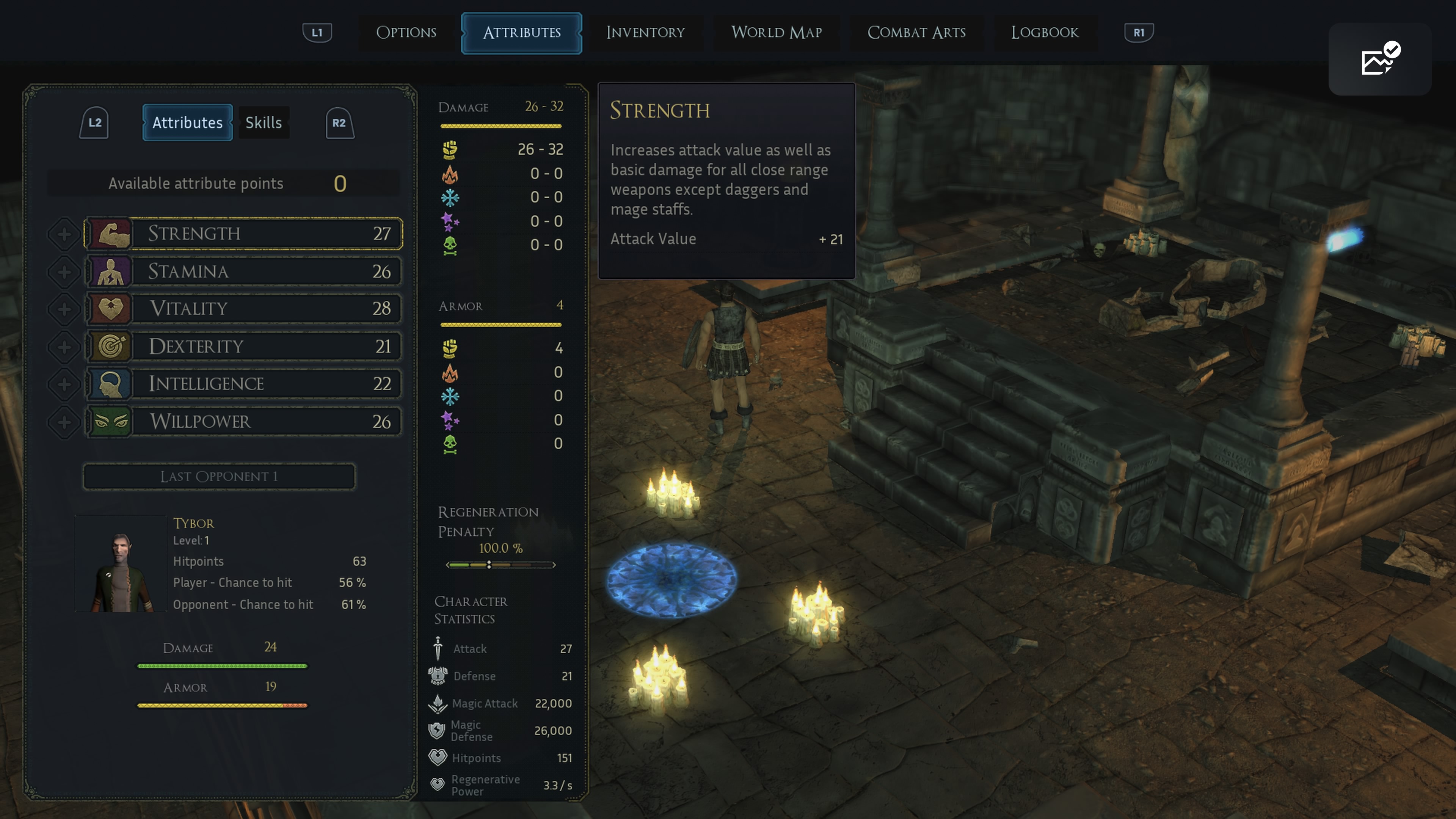Open the Options tab
Viewport: 1456px width, 819px height.
[x=406, y=33]
